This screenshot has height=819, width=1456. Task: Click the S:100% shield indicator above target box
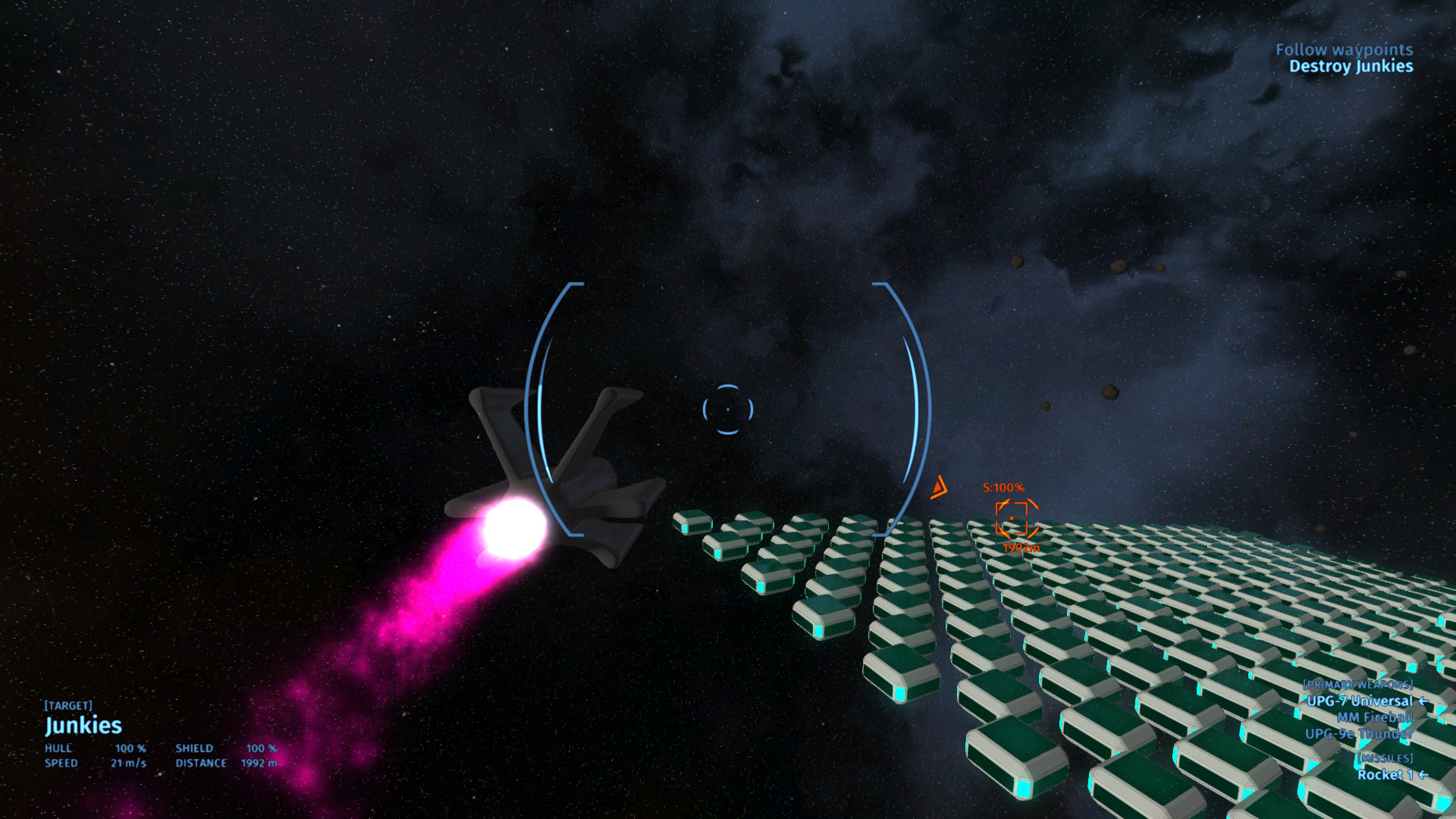tap(1003, 488)
